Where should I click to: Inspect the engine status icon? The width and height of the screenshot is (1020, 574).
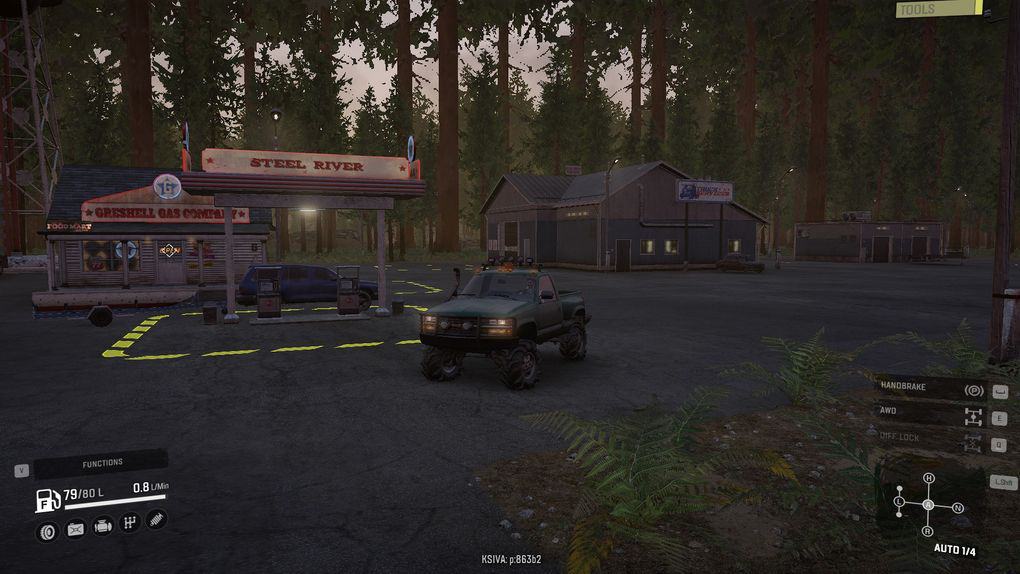pyautogui.click(x=102, y=526)
